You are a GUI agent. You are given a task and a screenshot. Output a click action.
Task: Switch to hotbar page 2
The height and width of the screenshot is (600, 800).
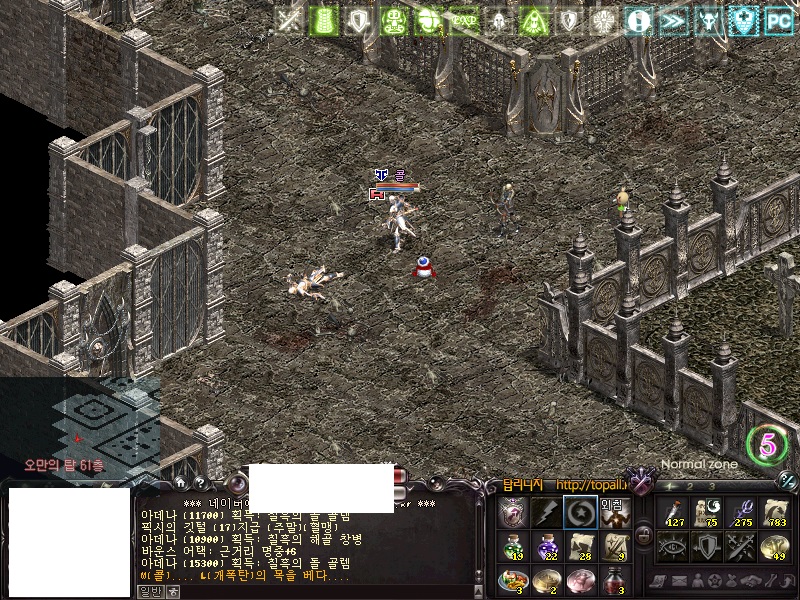click(690, 486)
